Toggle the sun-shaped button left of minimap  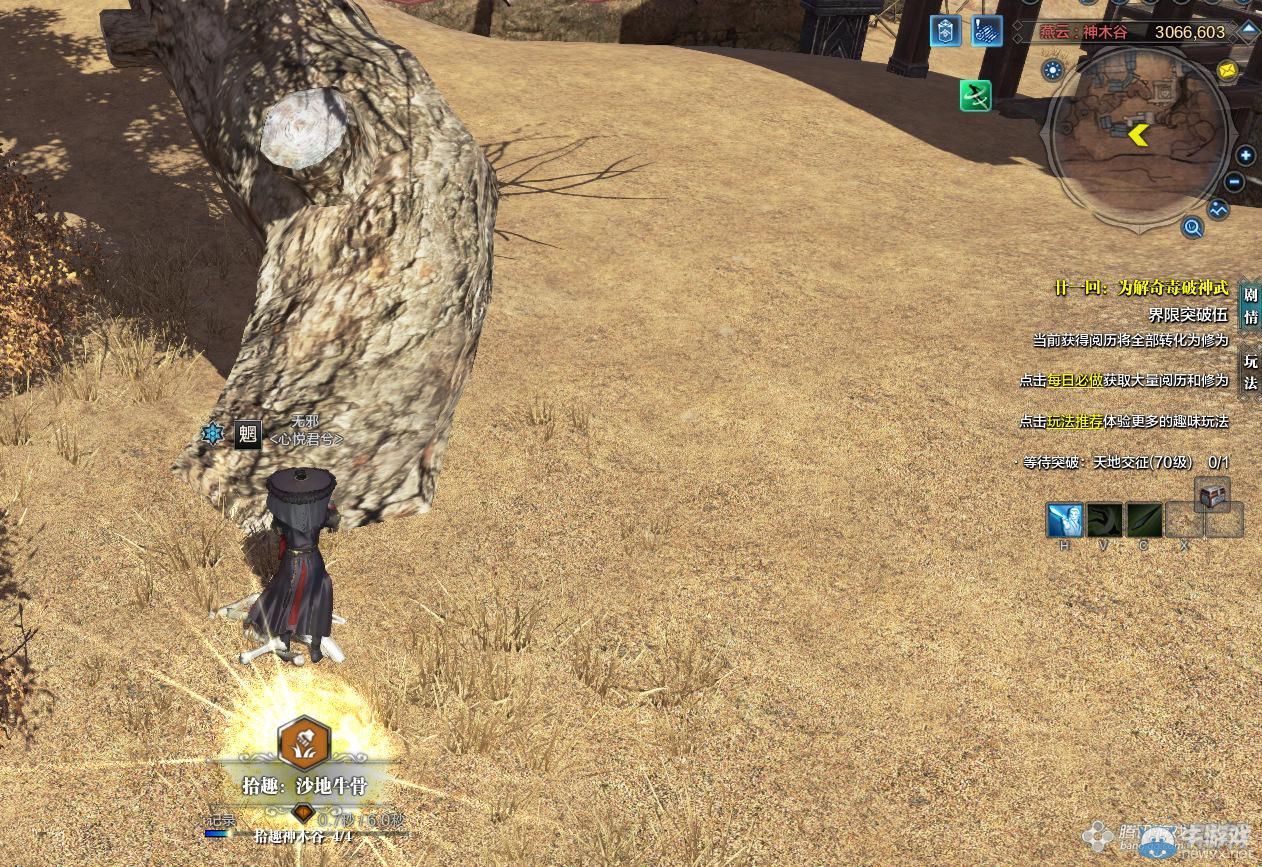[1052, 69]
